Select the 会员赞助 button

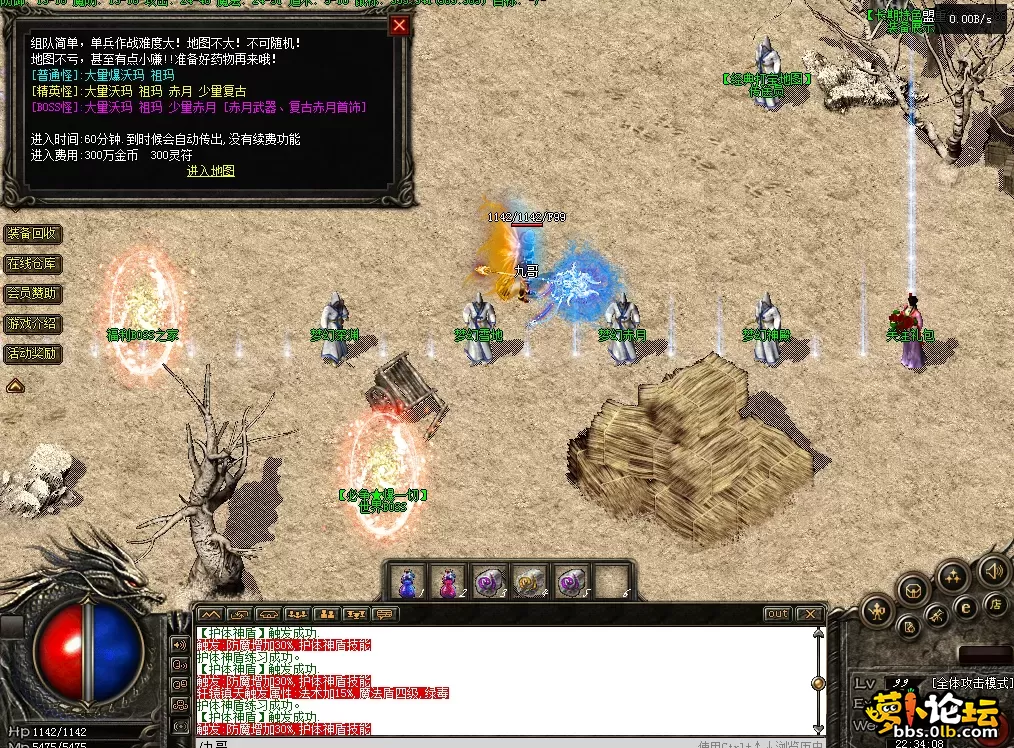coord(33,294)
